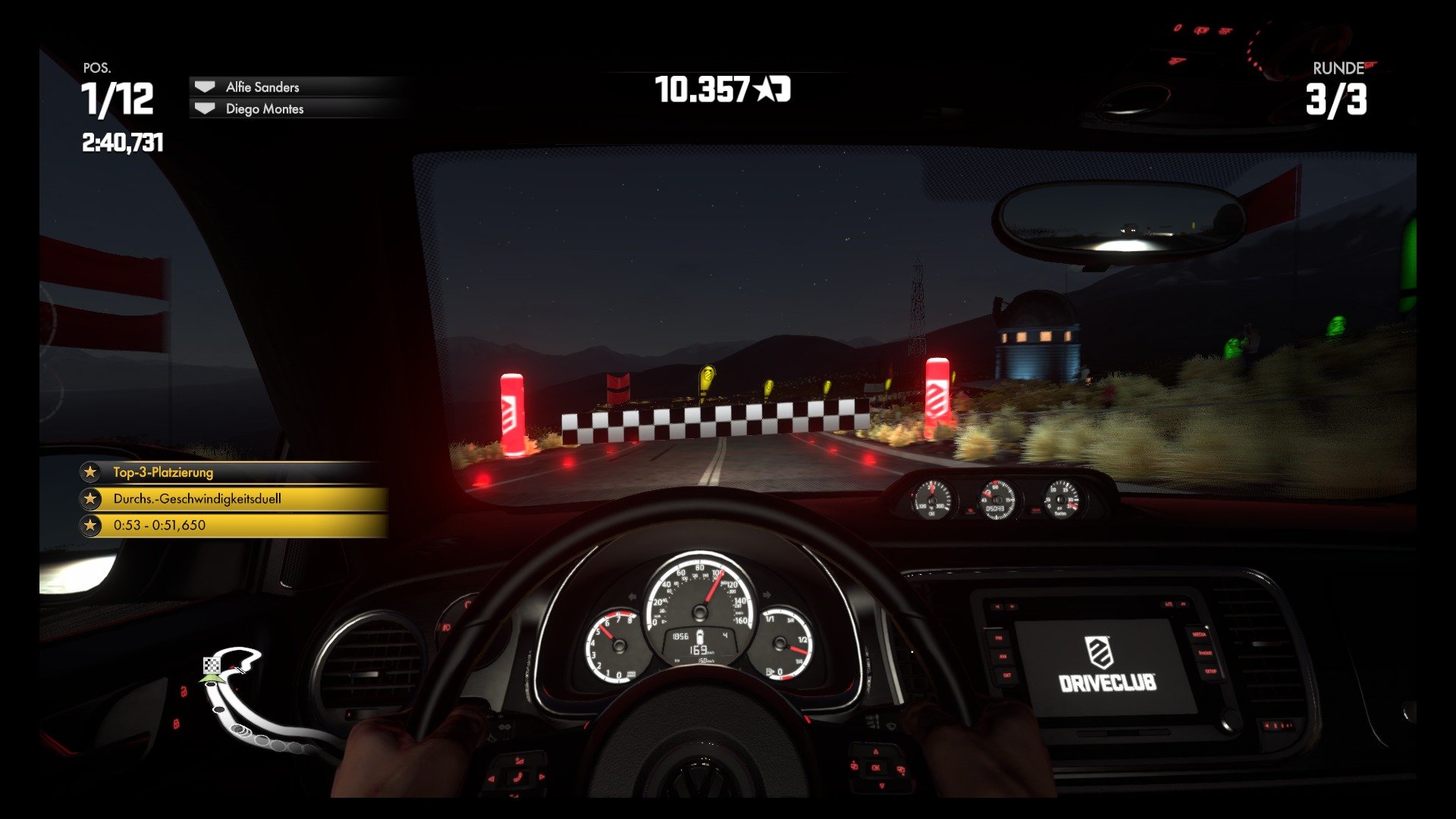Viewport: 1456px width, 819px height.
Task: Toggle the SAT radio mode button
Action: (x=1006, y=674)
